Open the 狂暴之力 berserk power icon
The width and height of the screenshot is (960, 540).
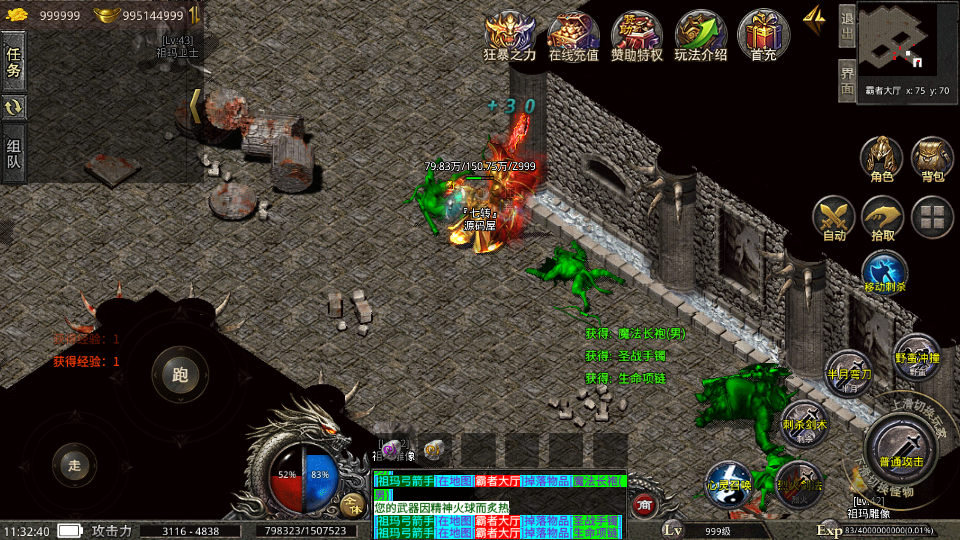[x=510, y=37]
